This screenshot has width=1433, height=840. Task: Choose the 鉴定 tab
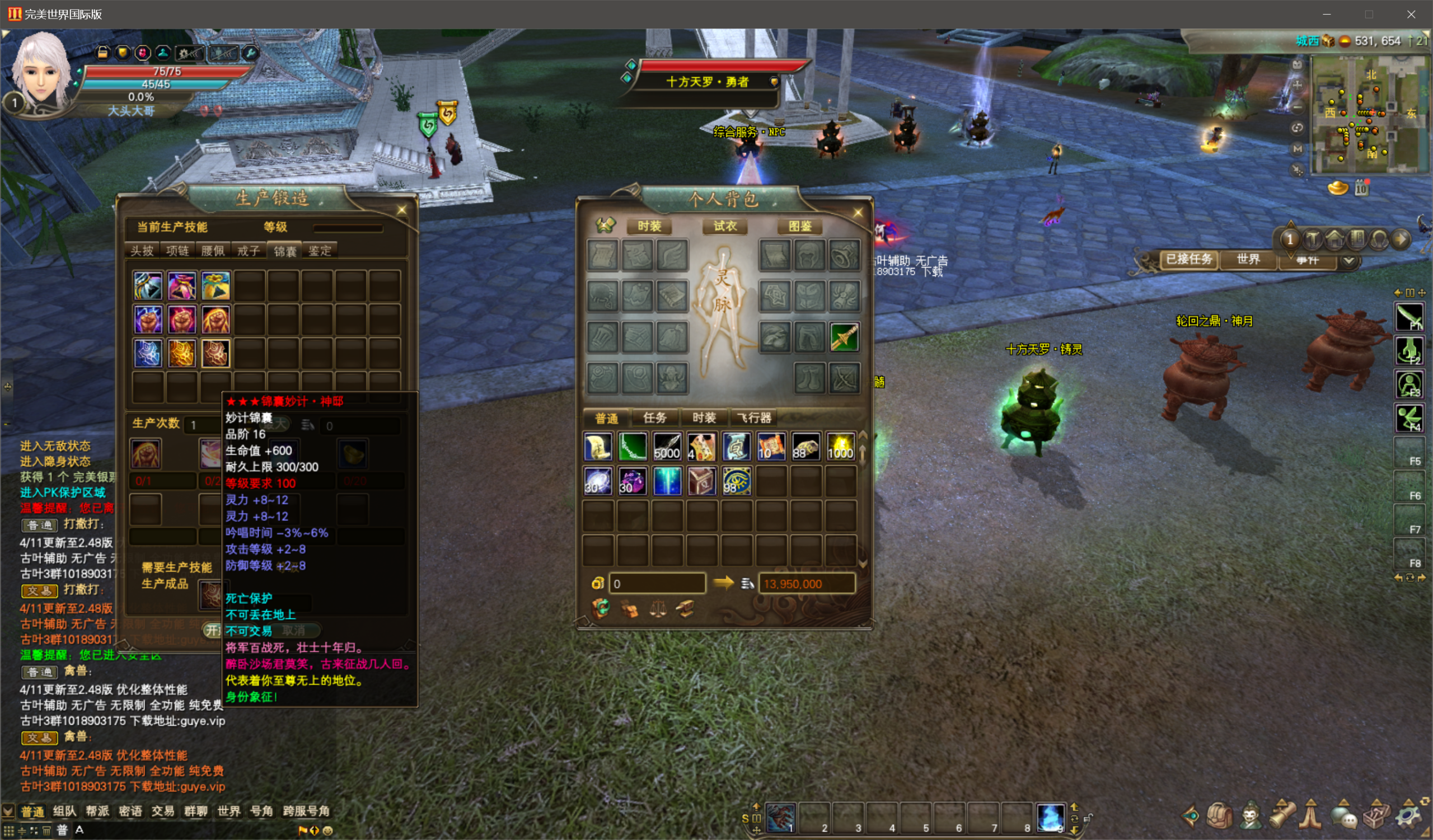(320, 251)
